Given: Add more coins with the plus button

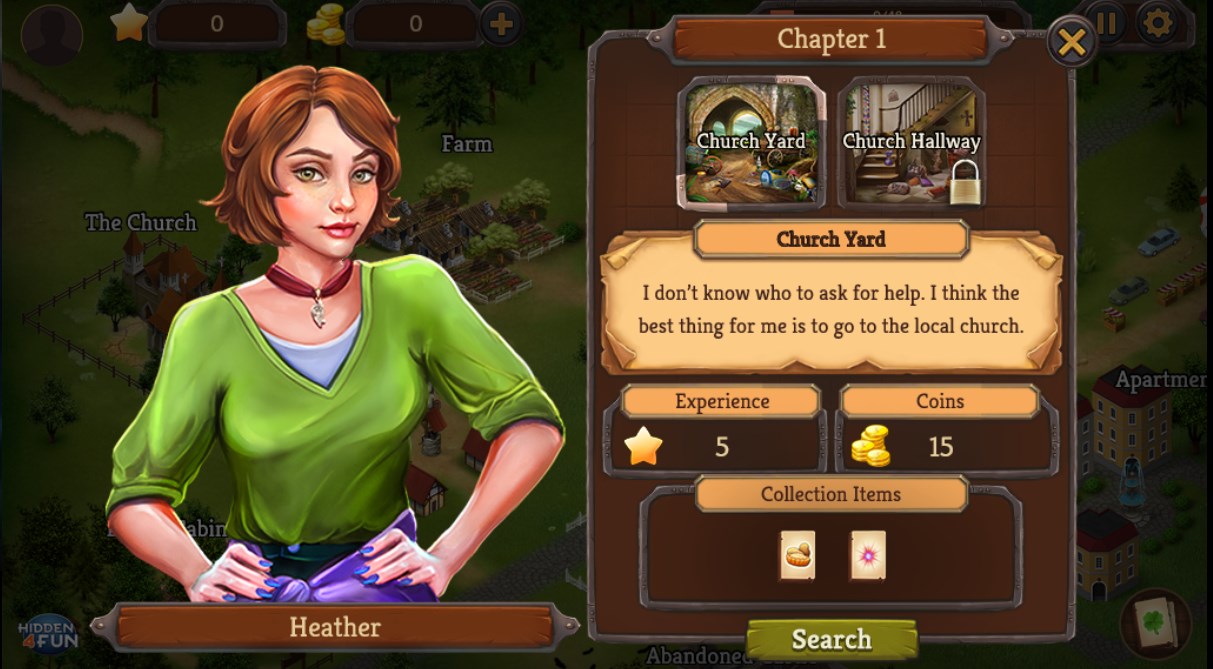Looking at the screenshot, I should (501, 23).
